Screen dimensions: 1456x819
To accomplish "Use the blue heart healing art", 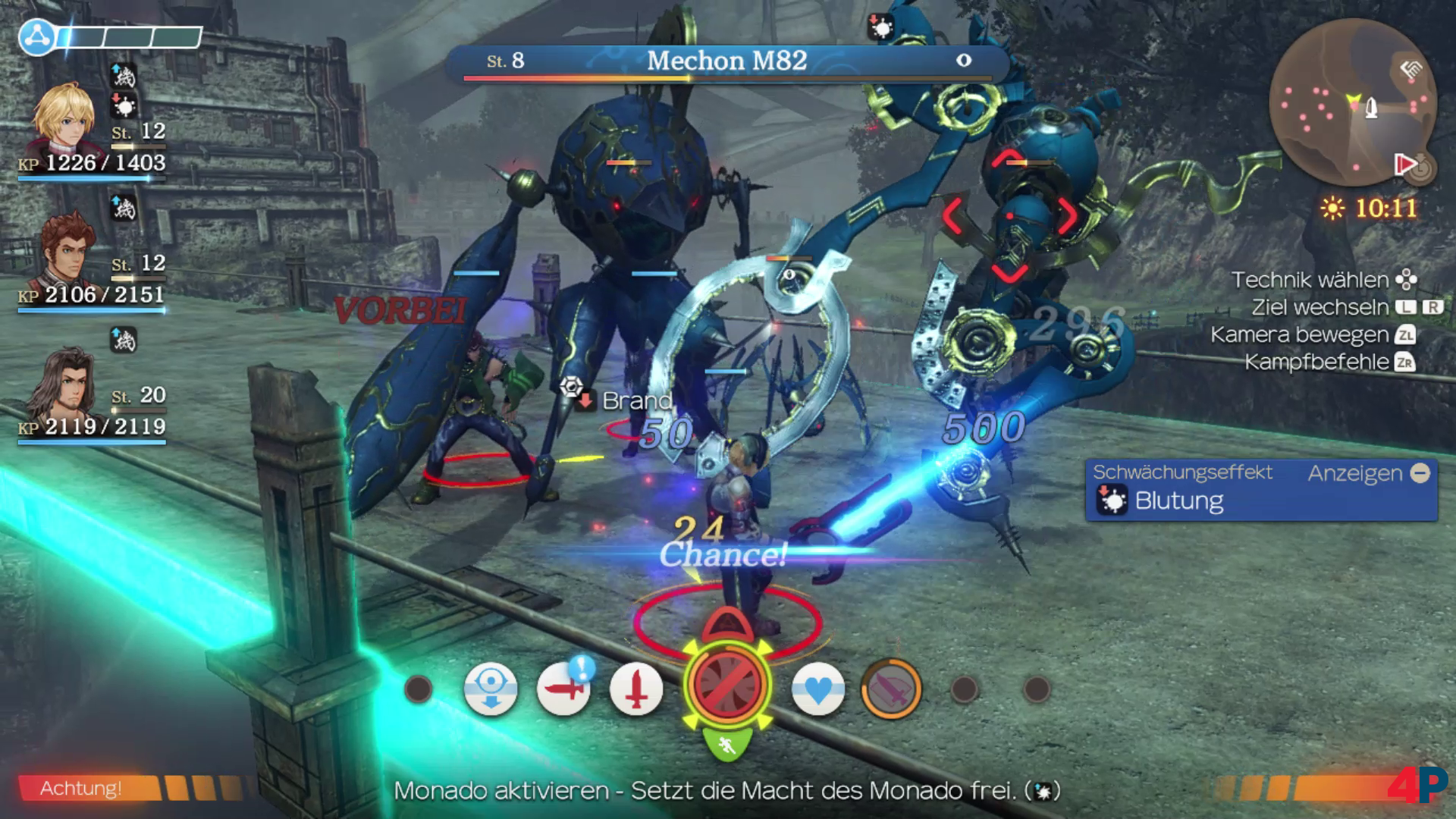I will (x=817, y=689).
